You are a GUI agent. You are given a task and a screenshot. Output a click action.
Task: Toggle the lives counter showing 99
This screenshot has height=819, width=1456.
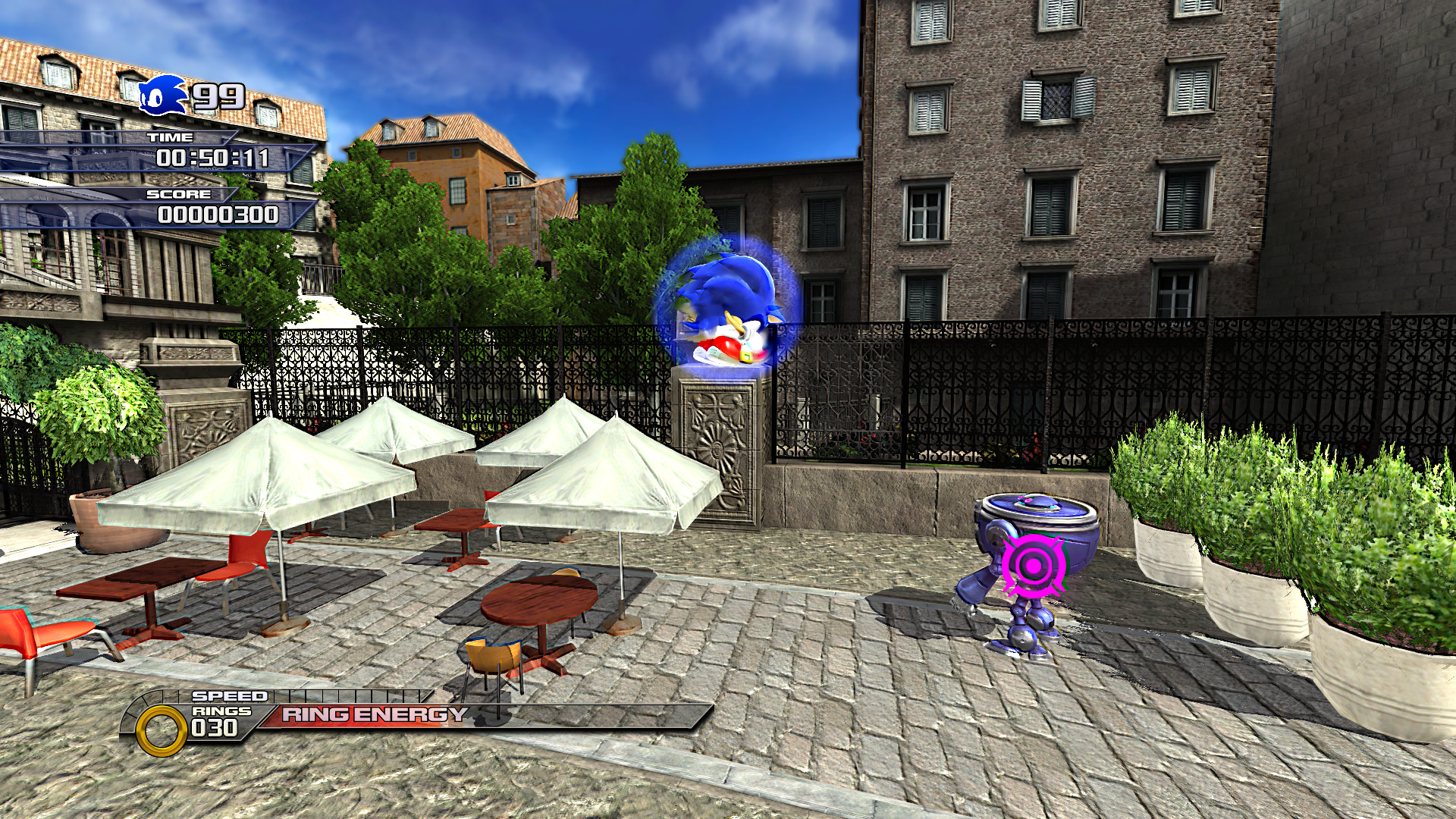(218, 94)
